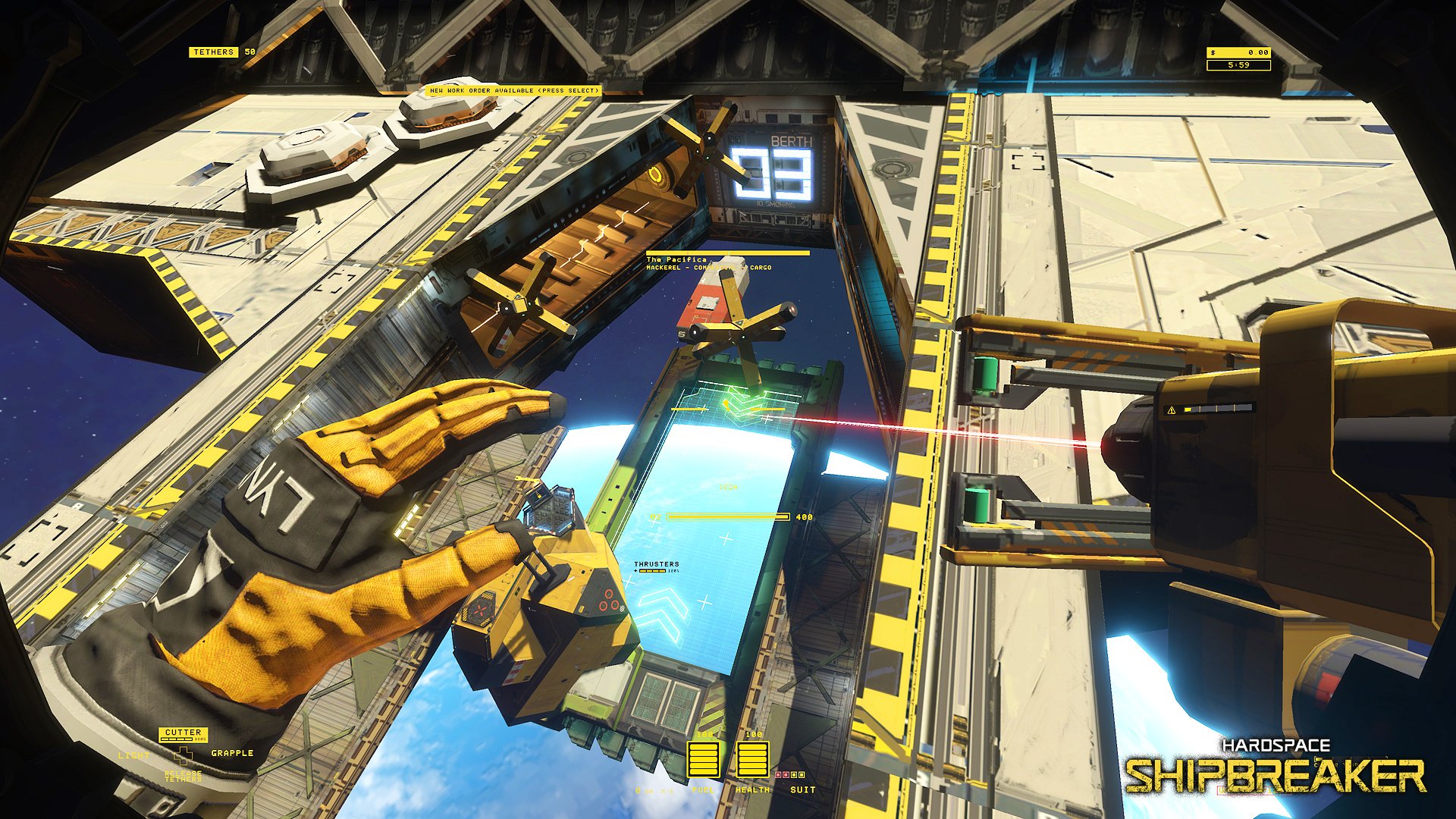This screenshot has height=819, width=1456.
Task: Open the NEW WORK ORDER banner
Action: (514, 89)
